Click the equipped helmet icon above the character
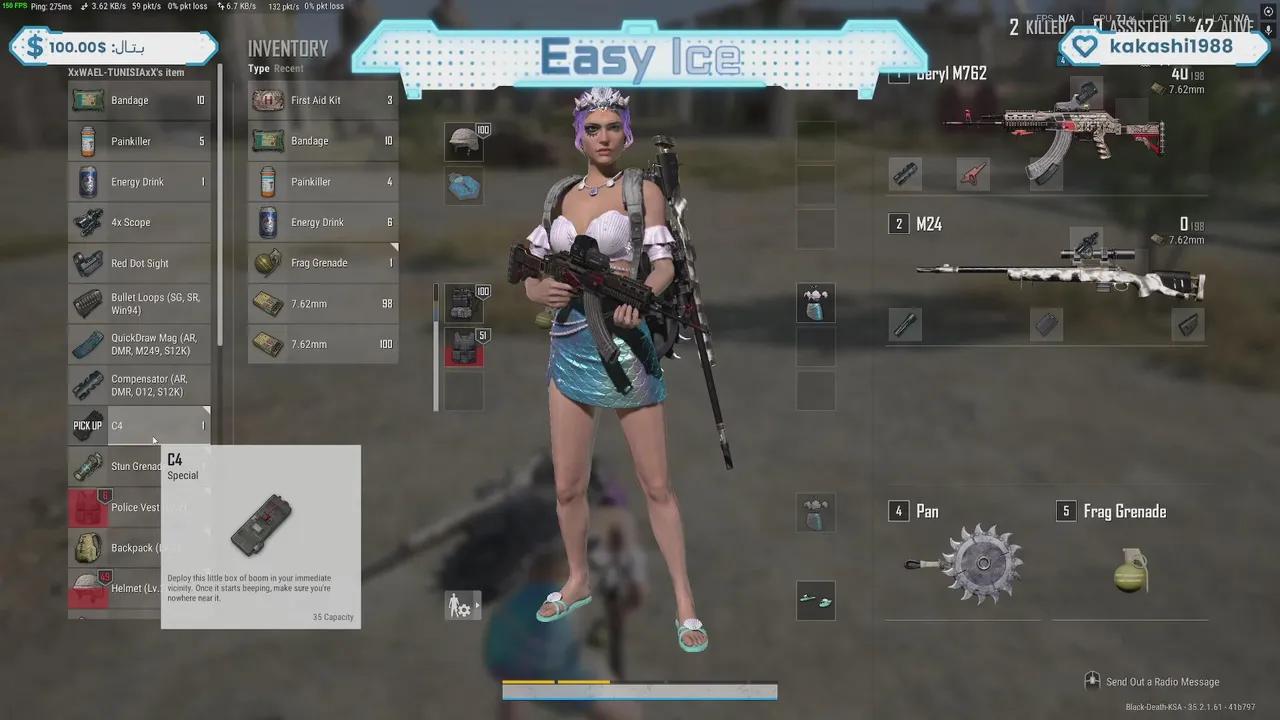This screenshot has width=1280, height=720. point(462,141)
